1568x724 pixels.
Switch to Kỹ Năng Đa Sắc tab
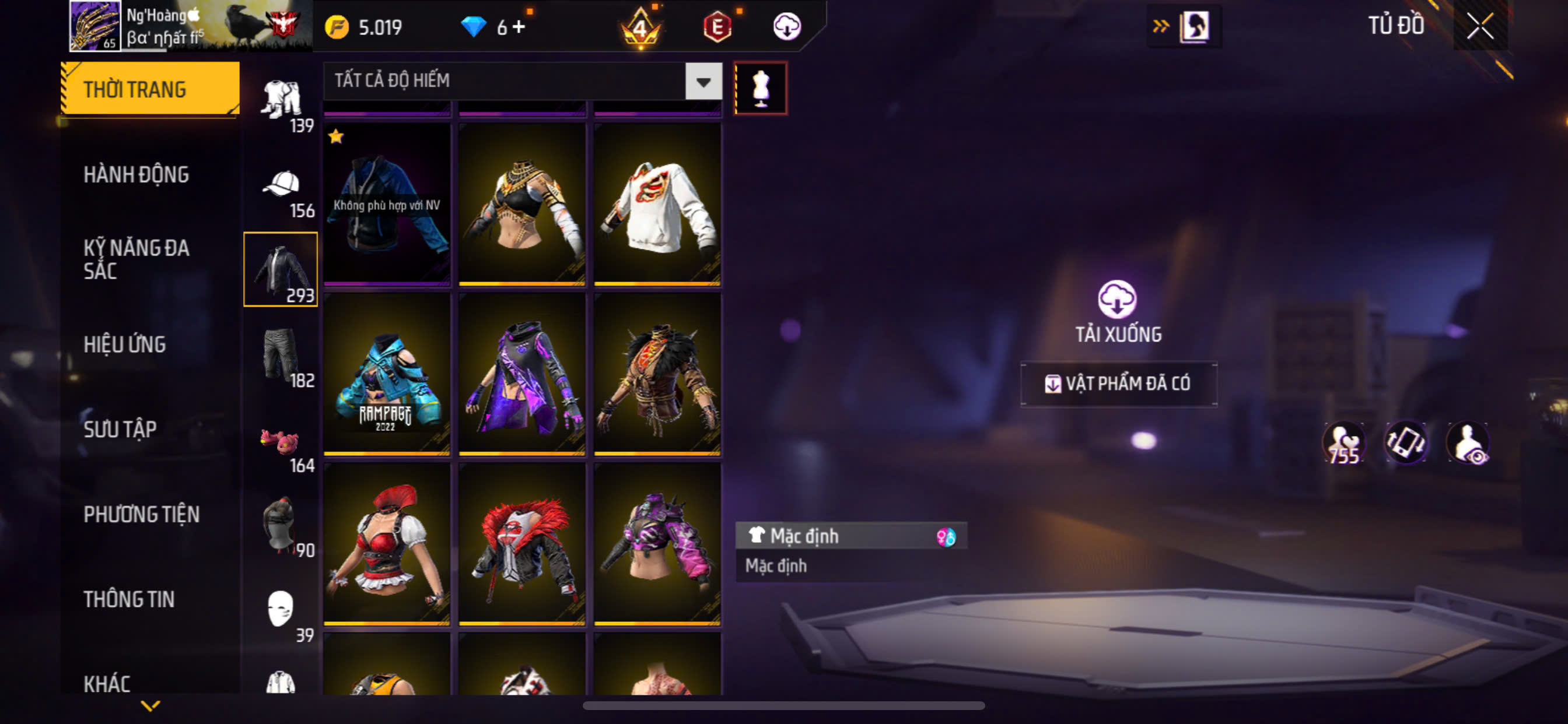coord(136,259)
